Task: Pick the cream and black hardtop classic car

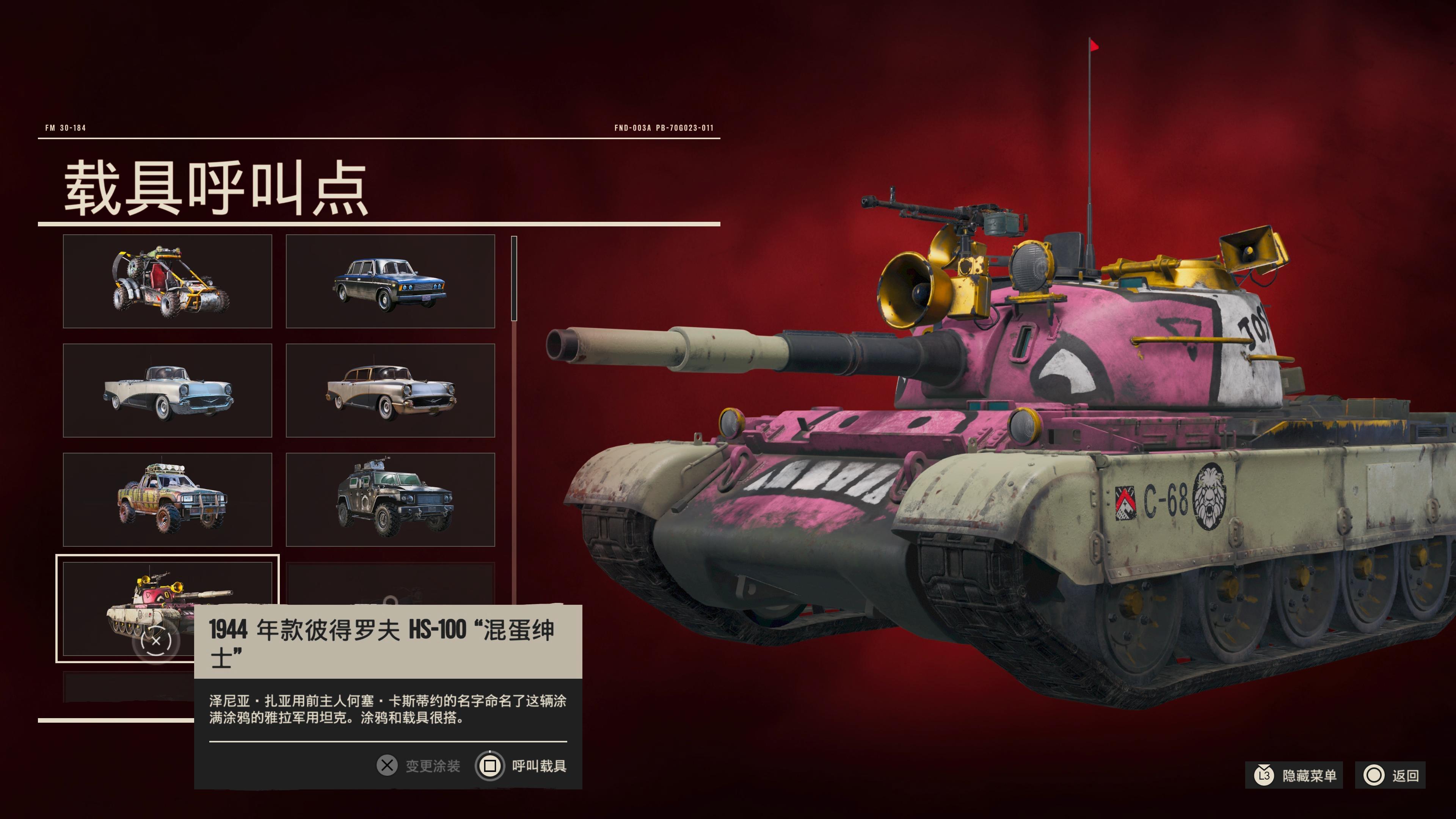Action: [390, 390]
